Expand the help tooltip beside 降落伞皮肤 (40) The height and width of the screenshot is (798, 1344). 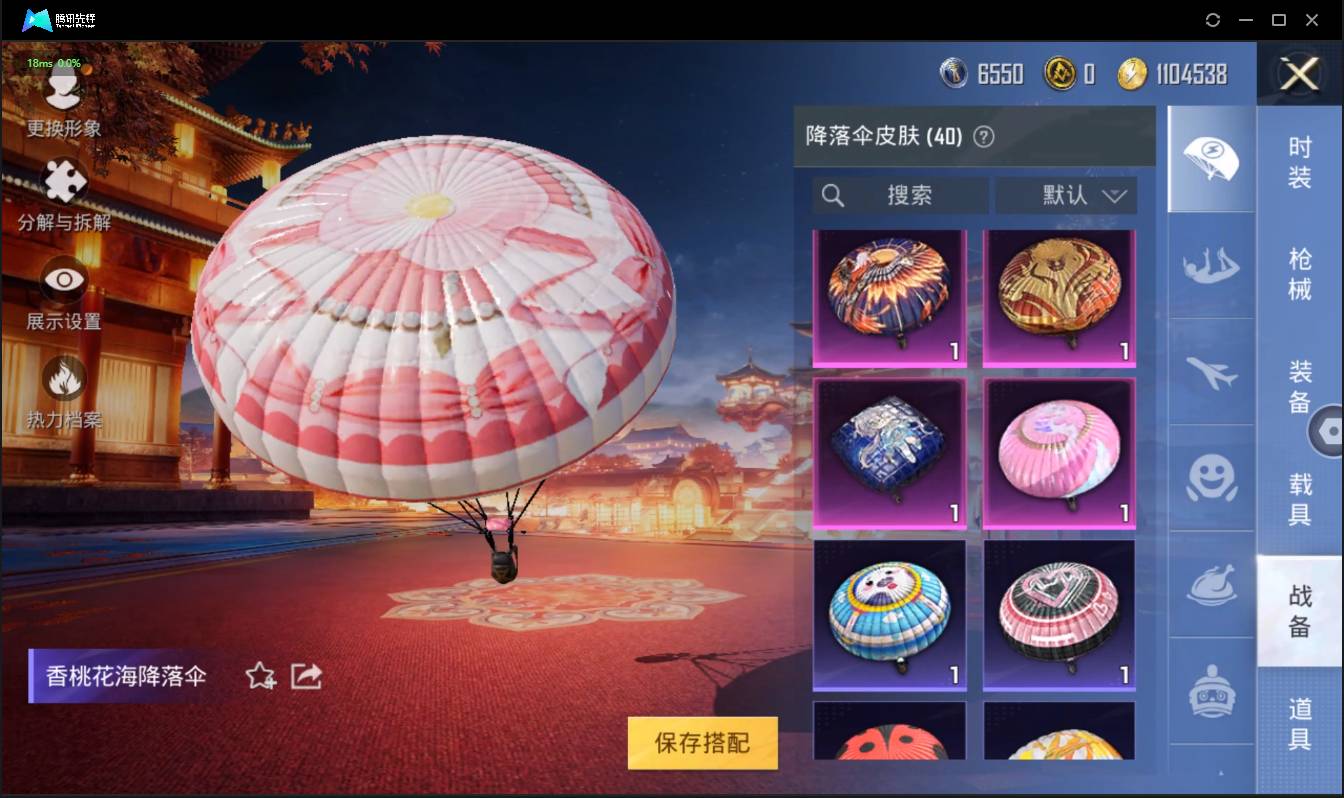click(985, 136)
